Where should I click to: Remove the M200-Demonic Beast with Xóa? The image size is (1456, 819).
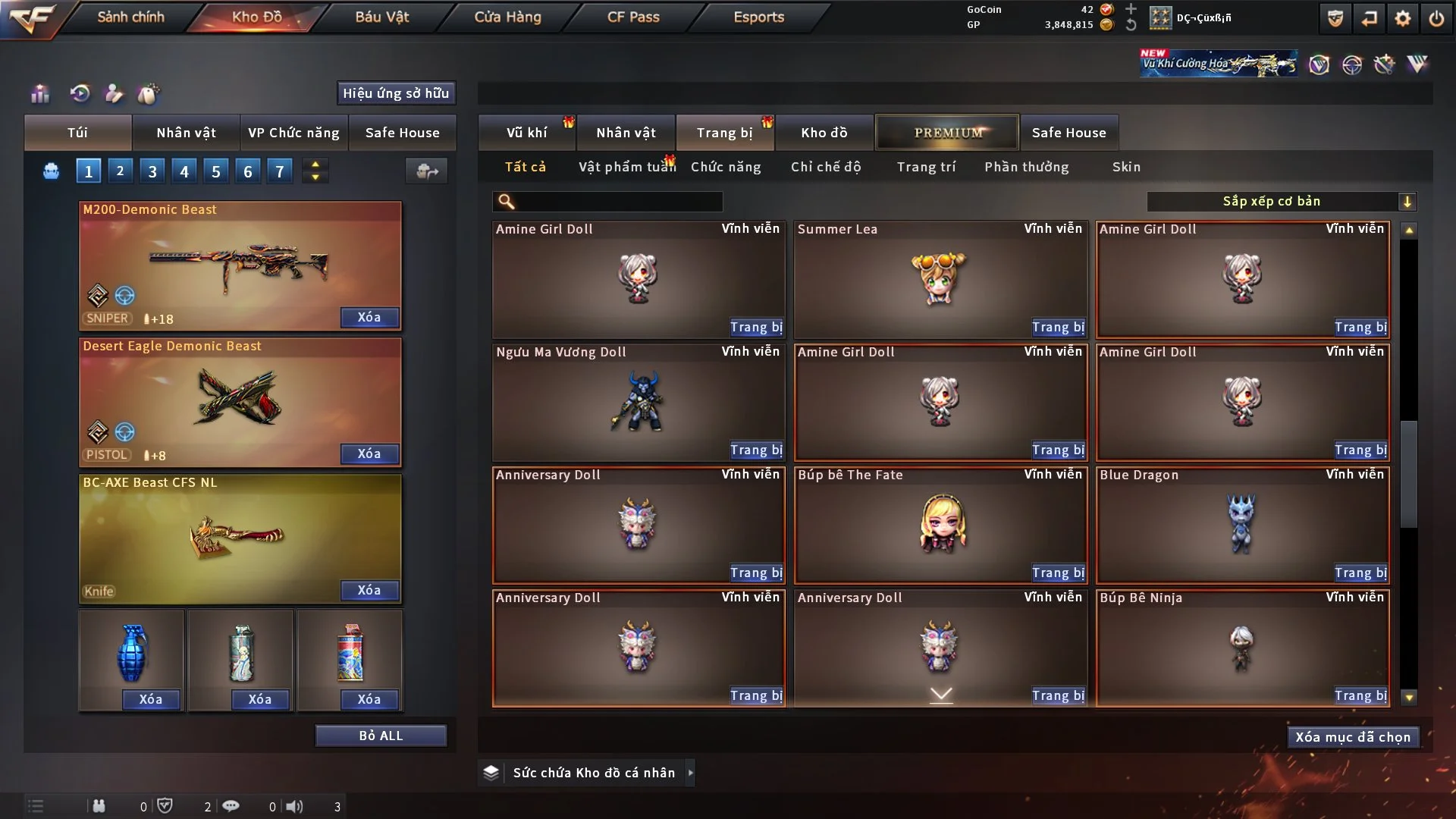(369, 317)
